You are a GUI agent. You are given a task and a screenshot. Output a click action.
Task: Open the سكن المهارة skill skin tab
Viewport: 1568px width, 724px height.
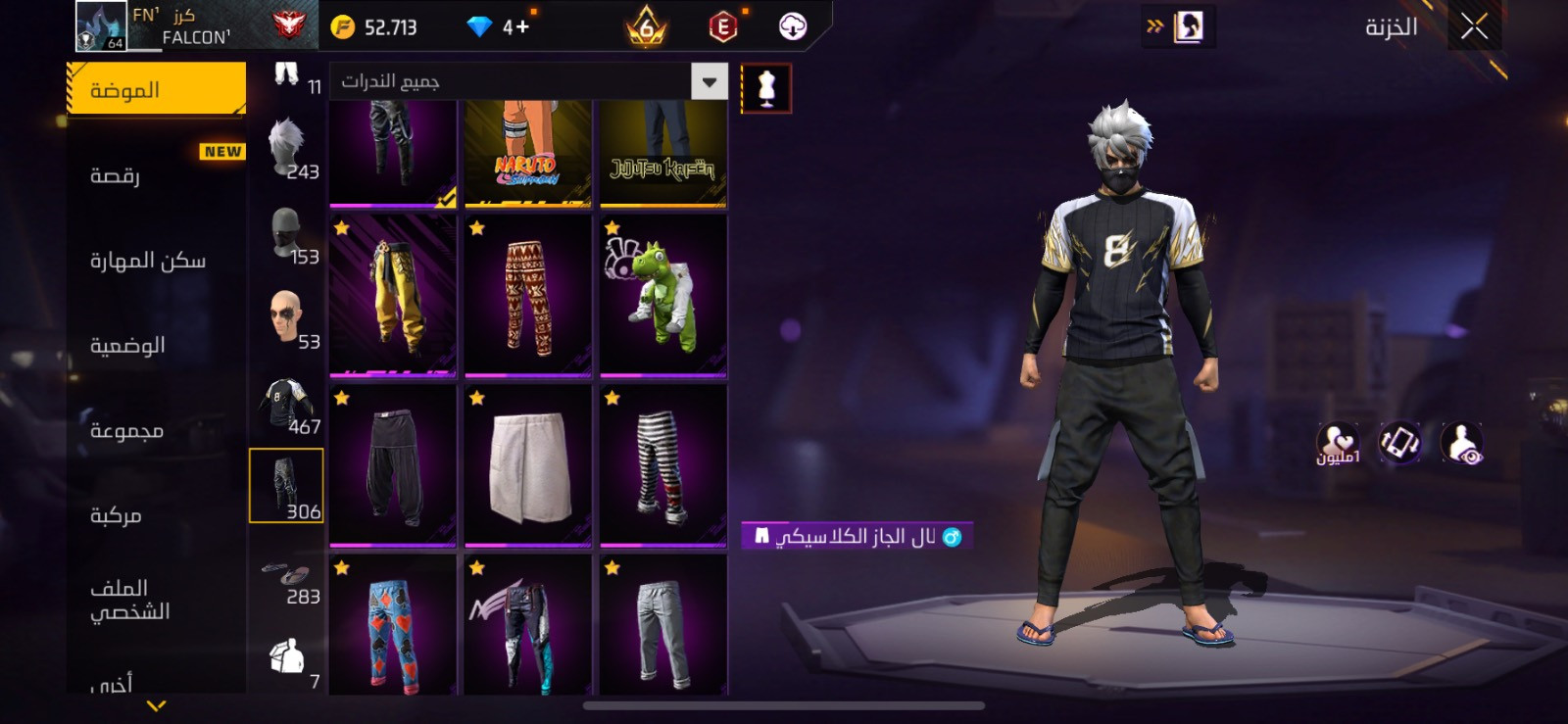point(156,261)
